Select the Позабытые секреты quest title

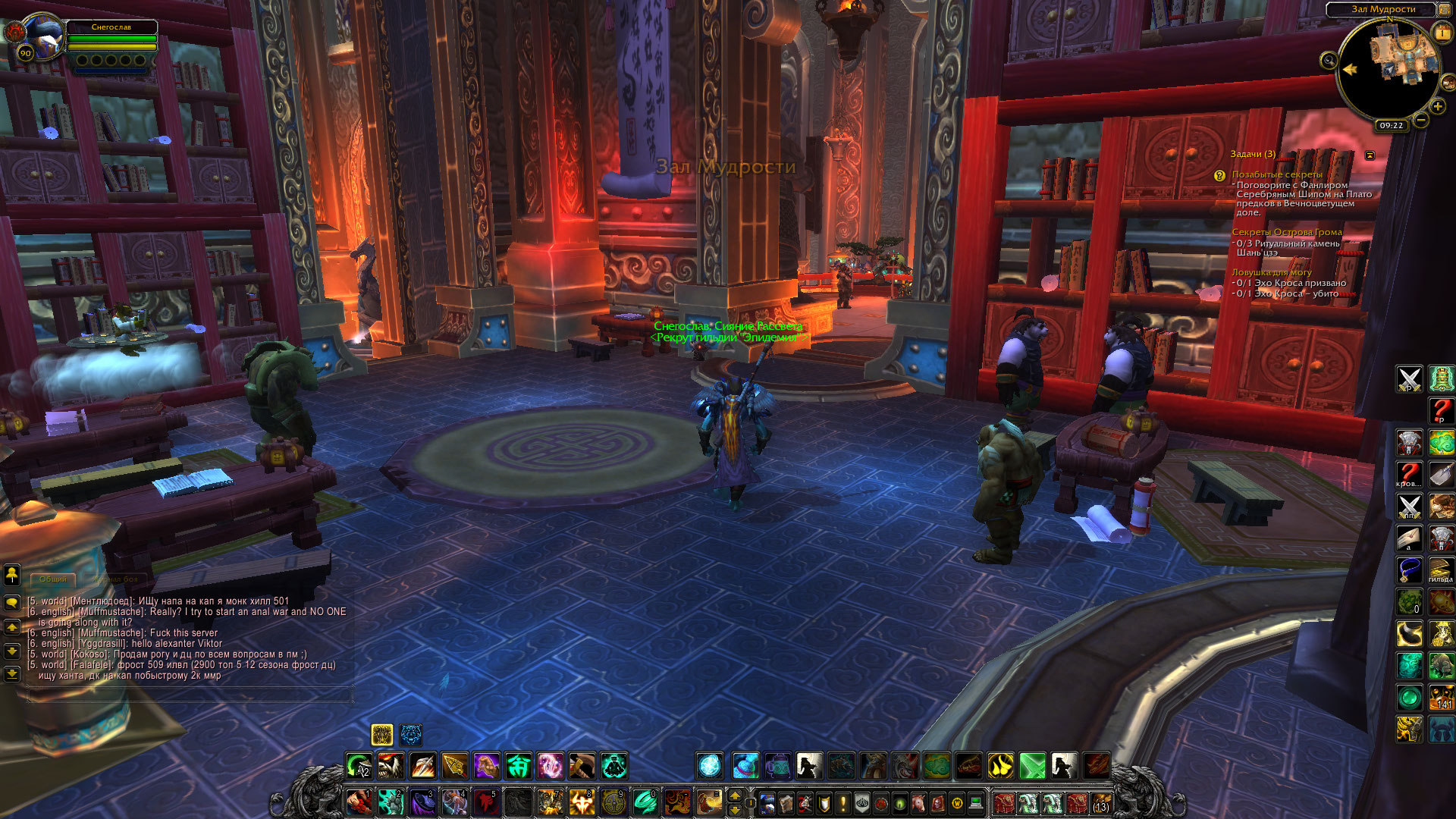1277,174
